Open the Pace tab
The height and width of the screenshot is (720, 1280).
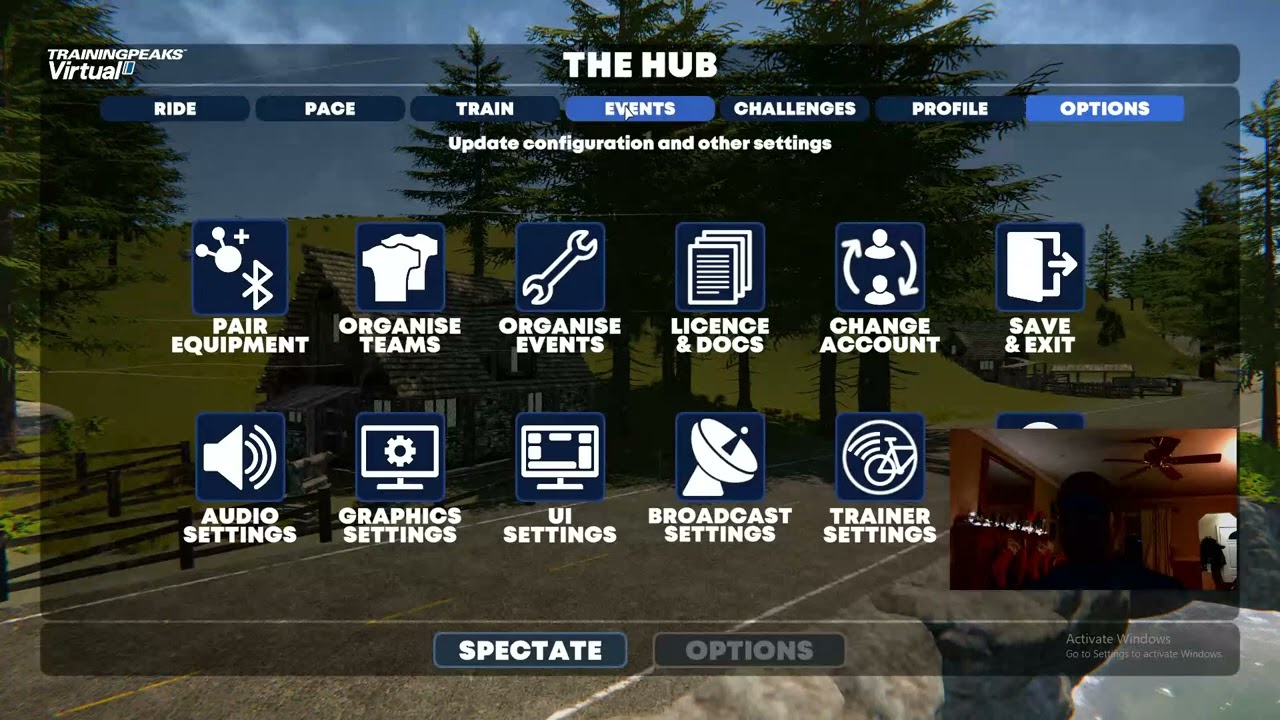[x=330, y=109]
